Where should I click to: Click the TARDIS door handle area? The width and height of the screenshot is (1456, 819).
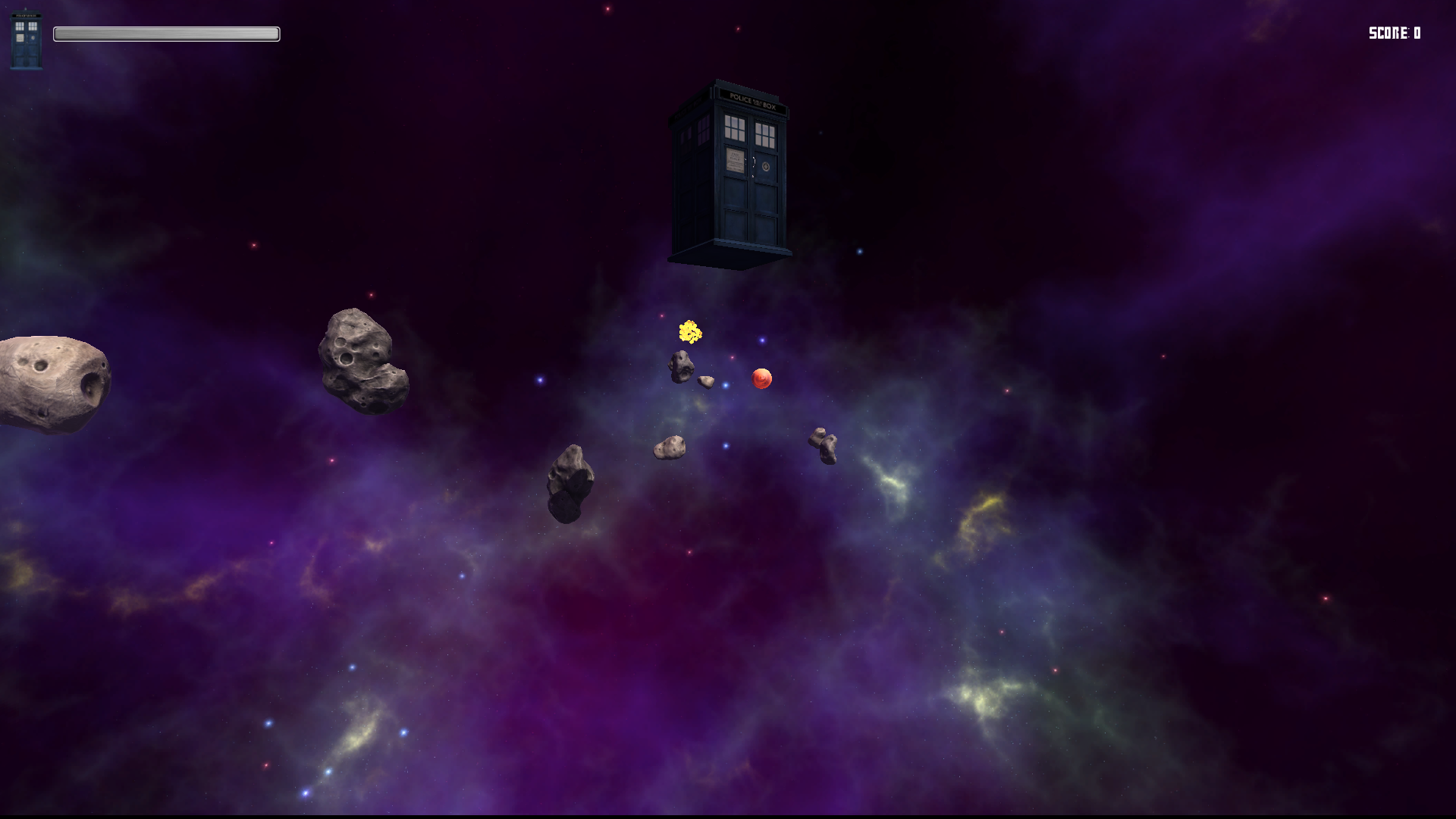(x=755, y=163)
